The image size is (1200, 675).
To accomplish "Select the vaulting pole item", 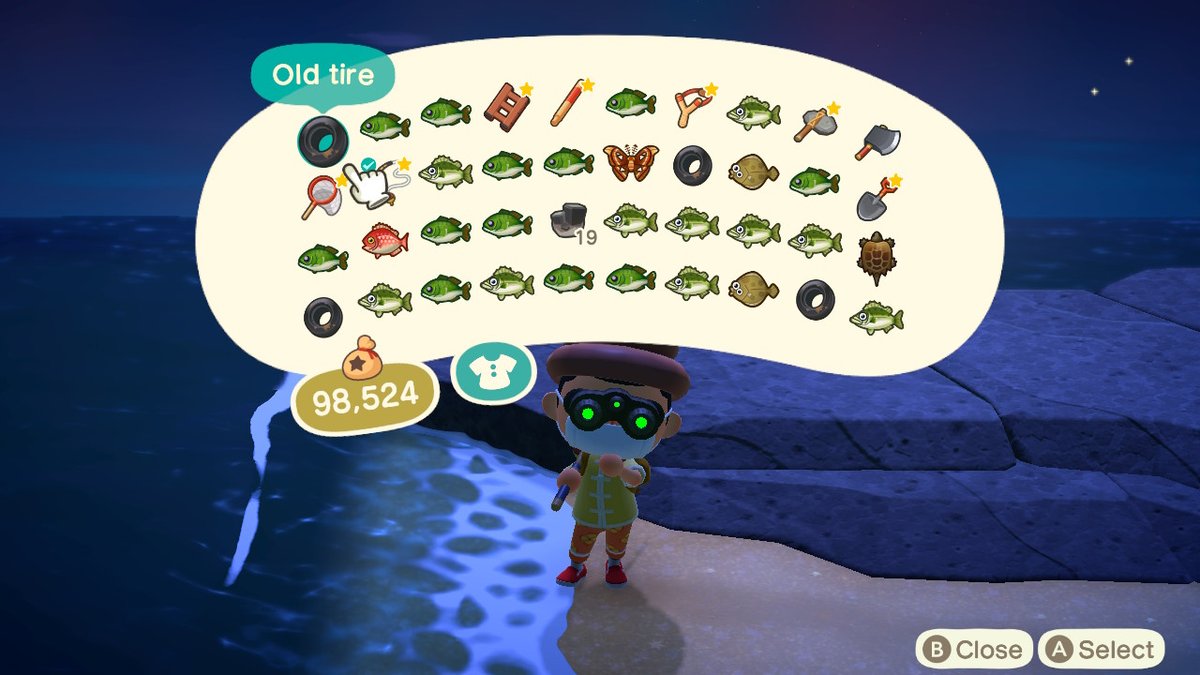I will pyautogui.click(x=569, y=104).
